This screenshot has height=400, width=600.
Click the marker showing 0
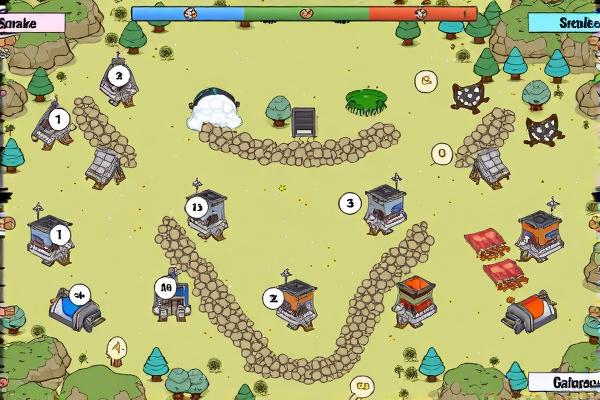(x=442, y=154)
